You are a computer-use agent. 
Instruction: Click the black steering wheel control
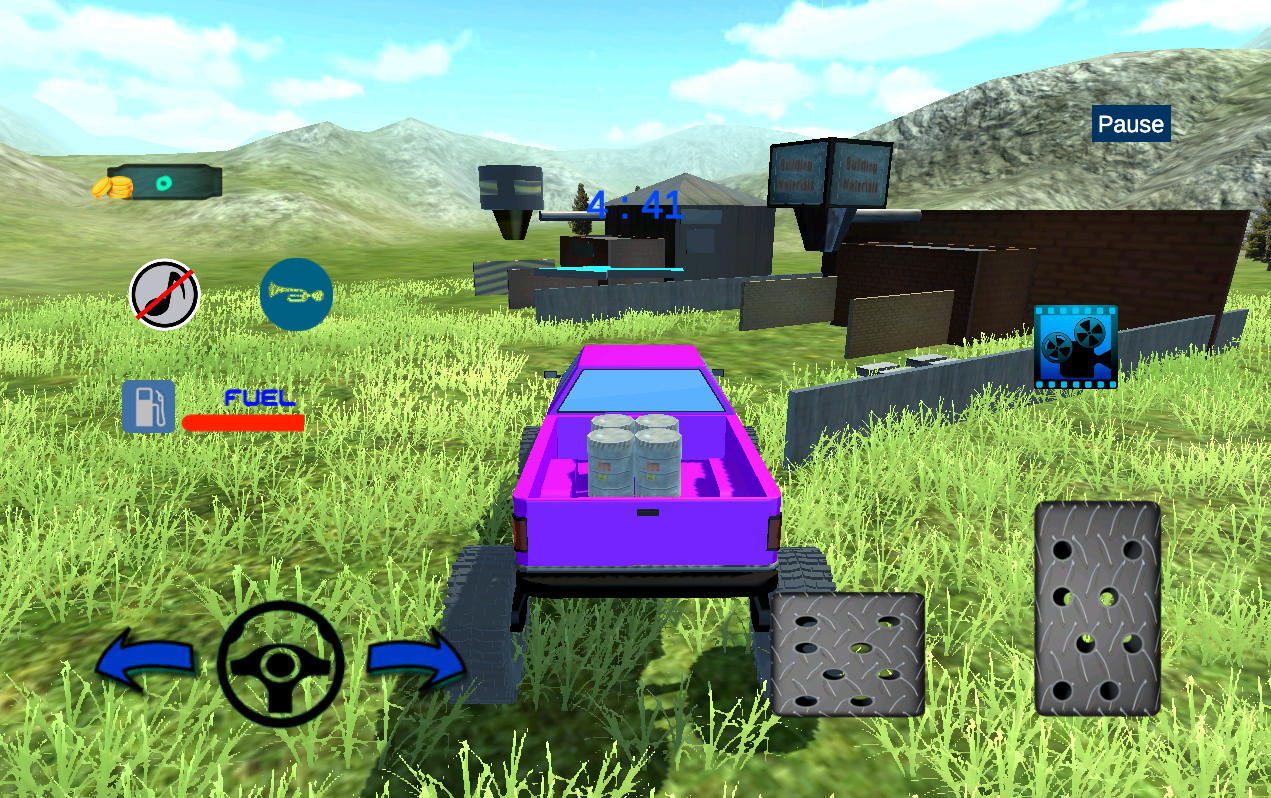click(x=280, y=663)
